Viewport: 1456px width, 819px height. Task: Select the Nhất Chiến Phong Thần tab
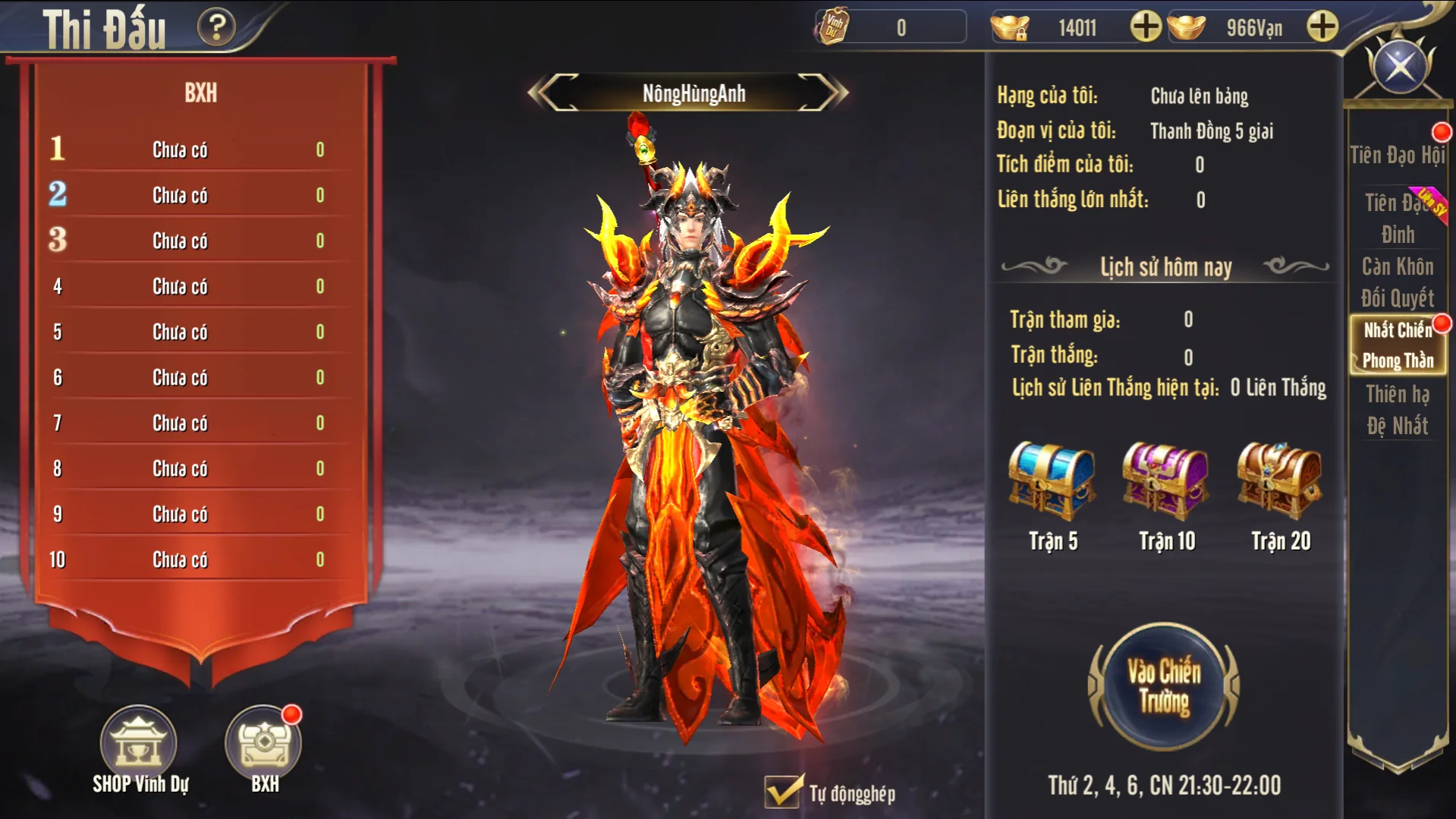pyautogui.click(x=1397, y=345)
